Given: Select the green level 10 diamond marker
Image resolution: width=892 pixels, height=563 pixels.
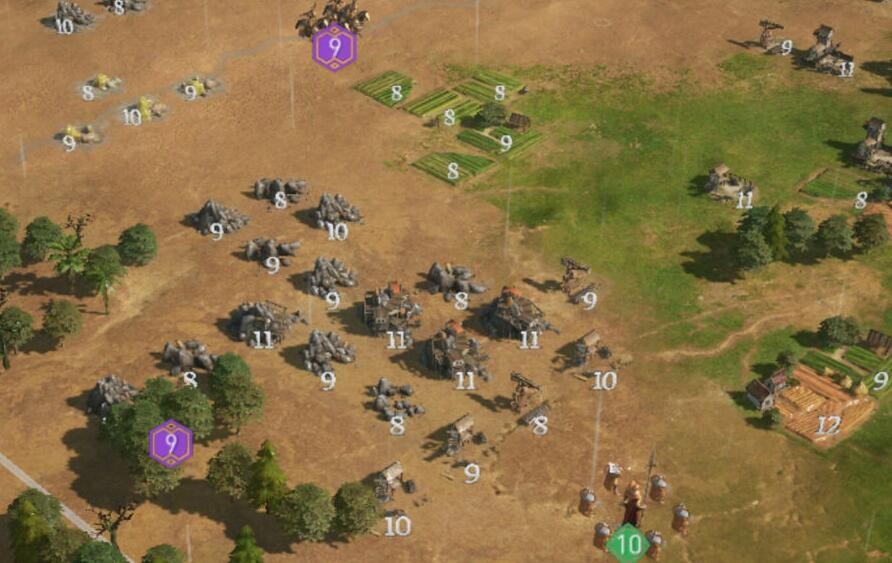Looking at the screenshot, I should click(628, 545).
